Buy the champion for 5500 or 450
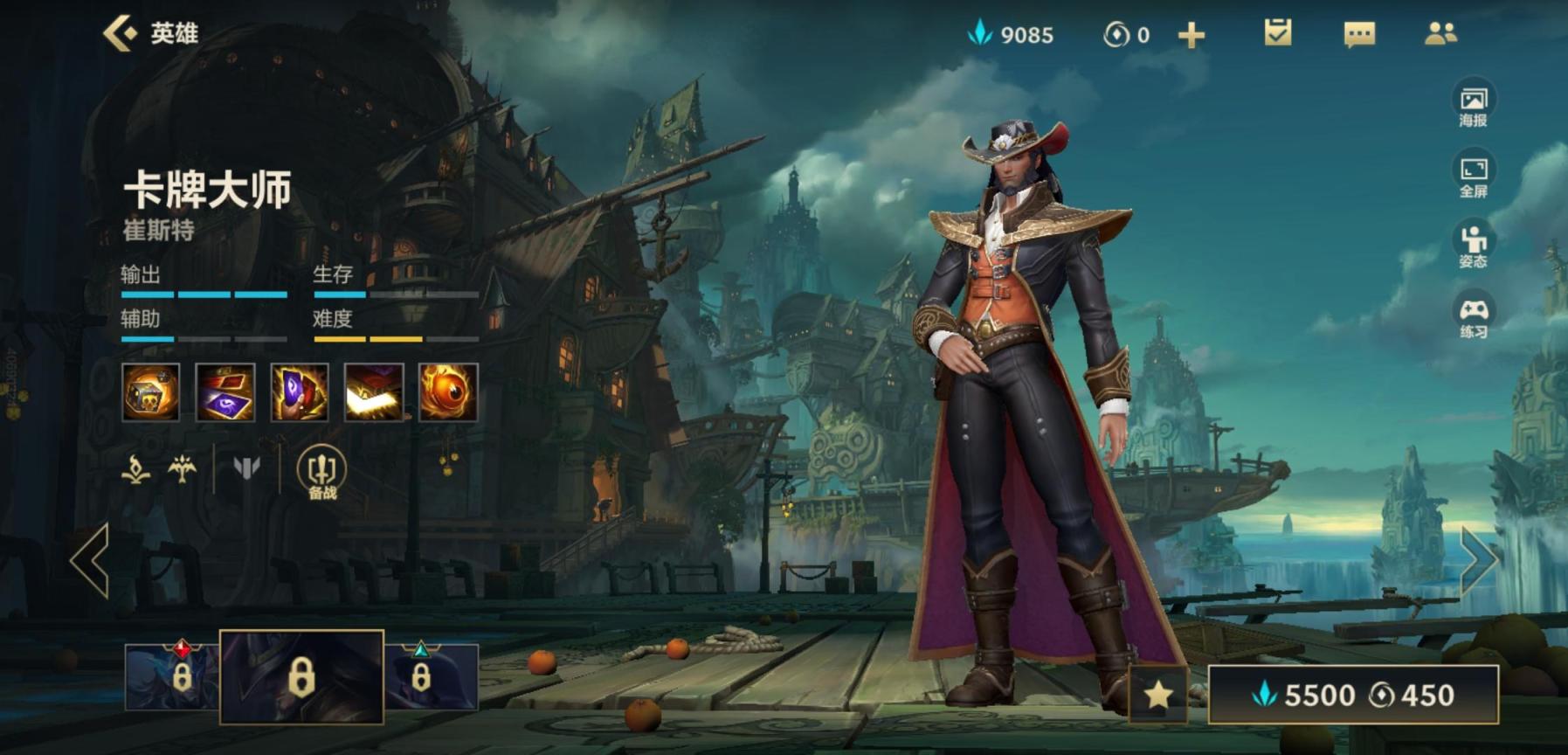 (1353, 695)
